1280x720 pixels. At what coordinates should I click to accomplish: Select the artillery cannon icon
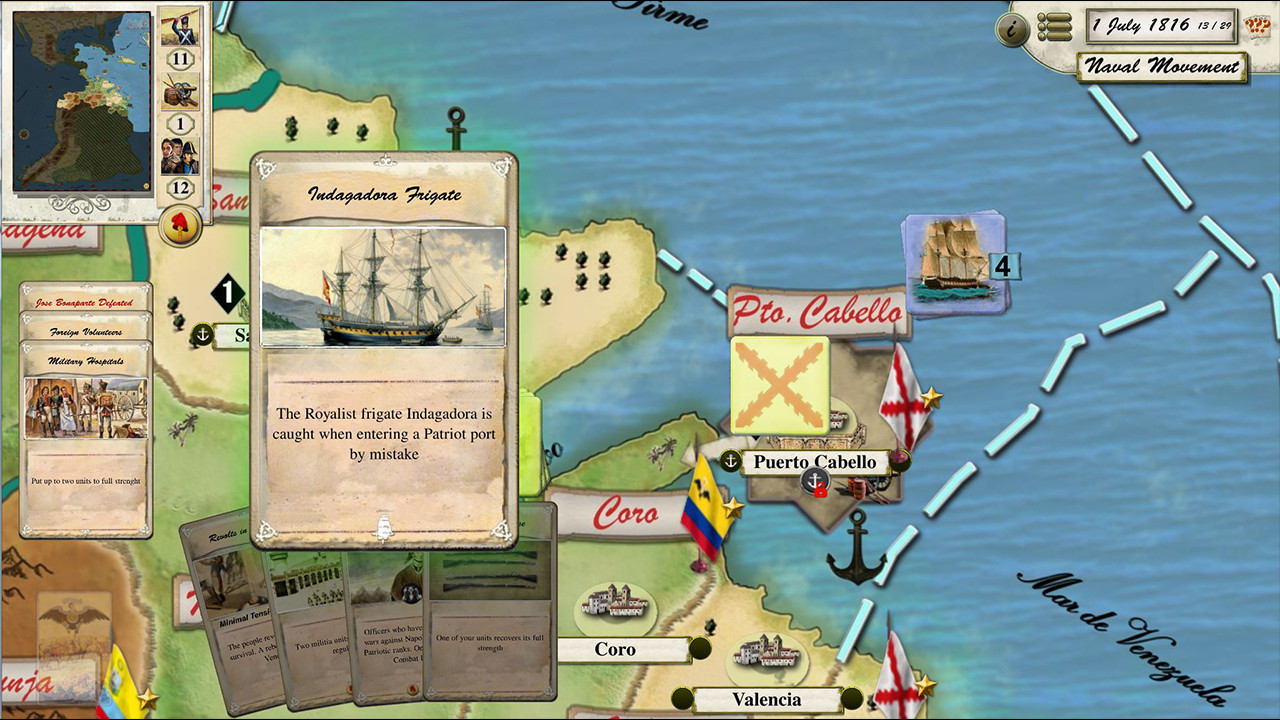point(180,92)
